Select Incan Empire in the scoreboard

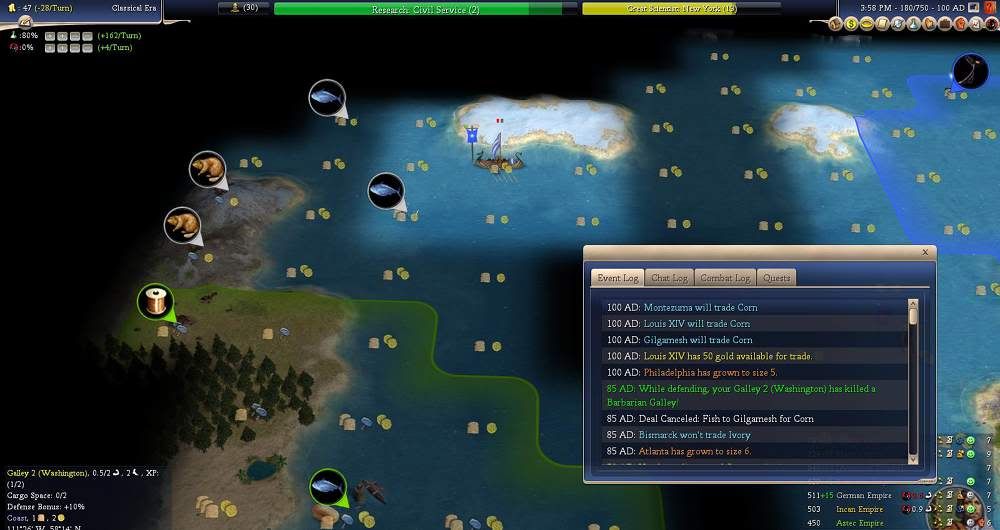click(861, 509)
